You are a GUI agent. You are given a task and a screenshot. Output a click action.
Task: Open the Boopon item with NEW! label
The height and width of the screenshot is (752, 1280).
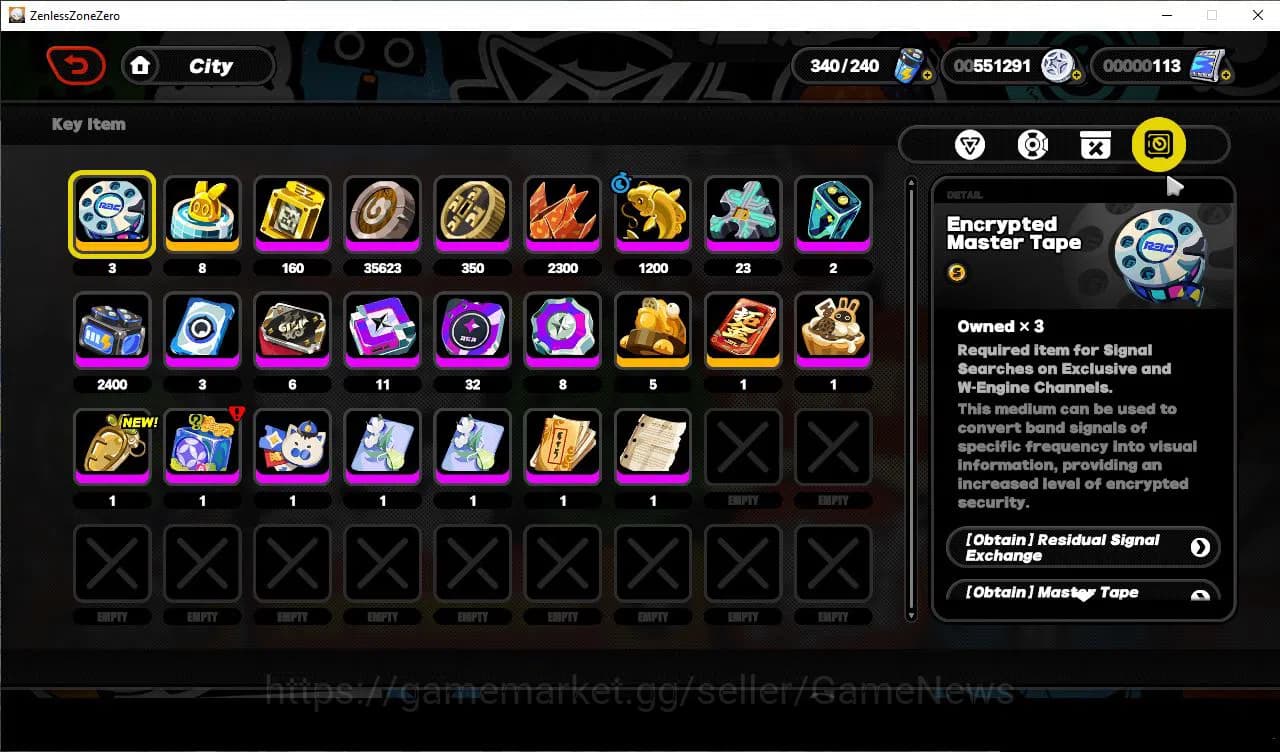112,447
